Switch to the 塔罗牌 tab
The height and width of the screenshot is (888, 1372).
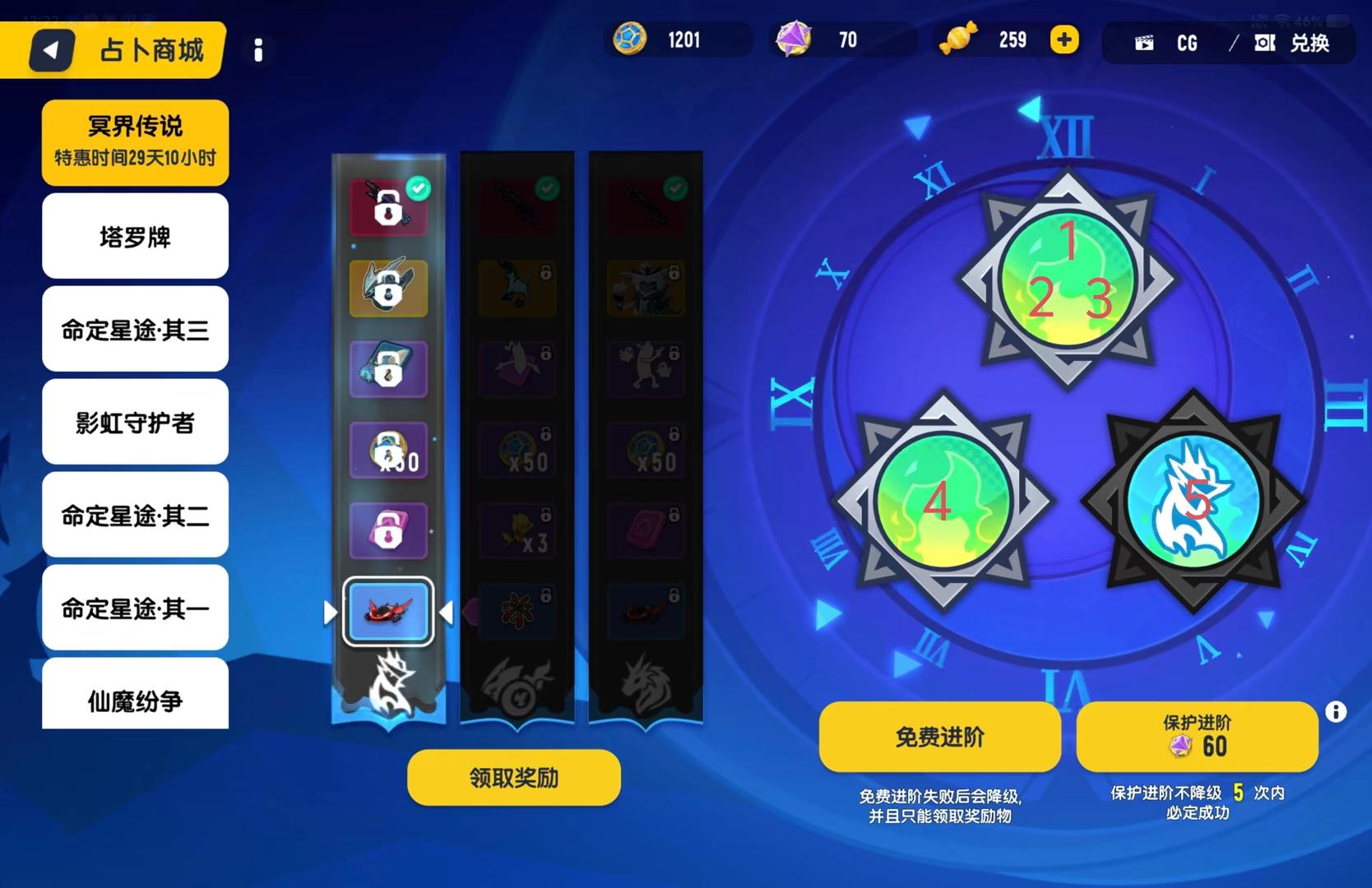point(134,236)
